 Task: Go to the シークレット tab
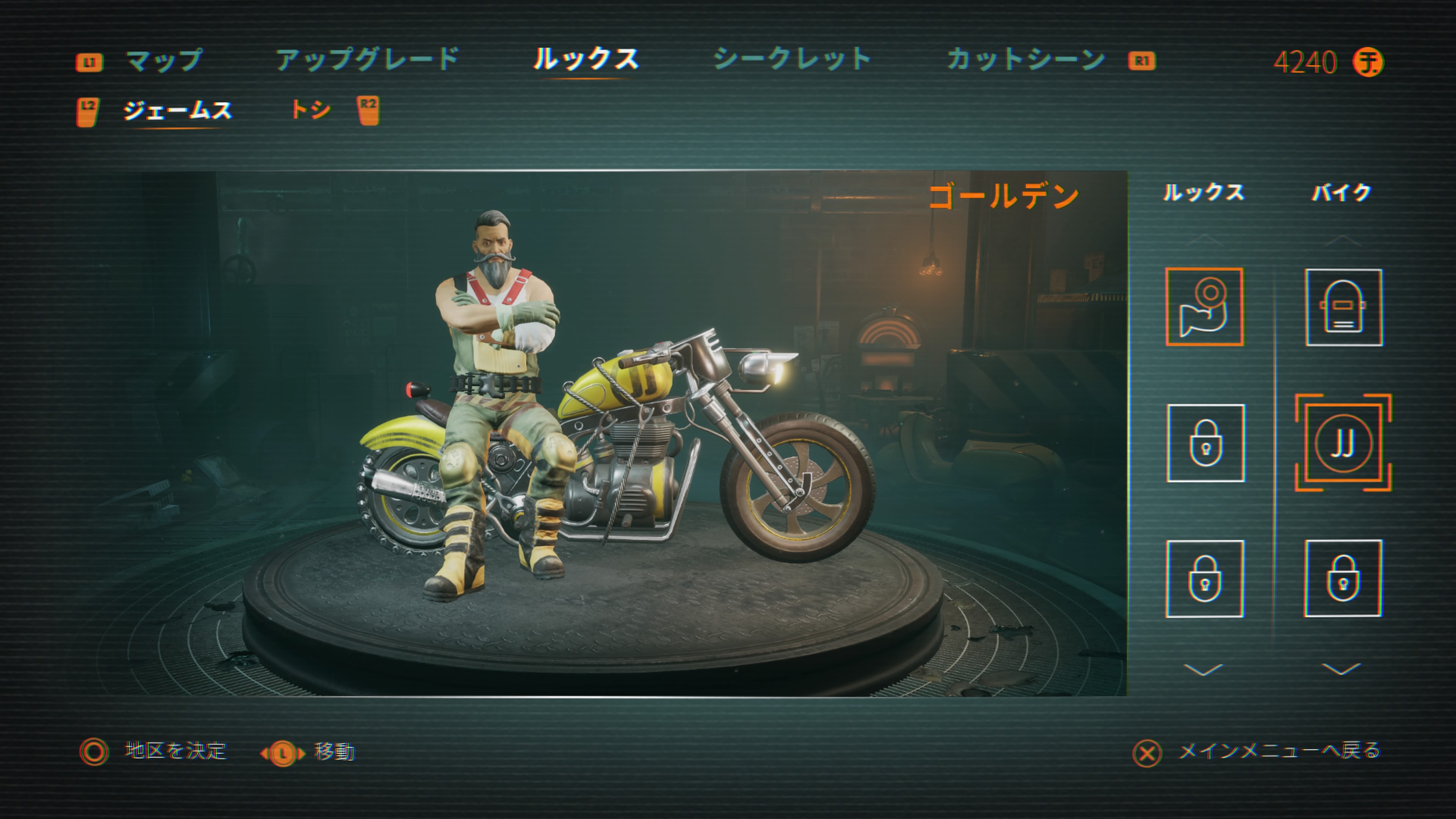pos(792,60)
